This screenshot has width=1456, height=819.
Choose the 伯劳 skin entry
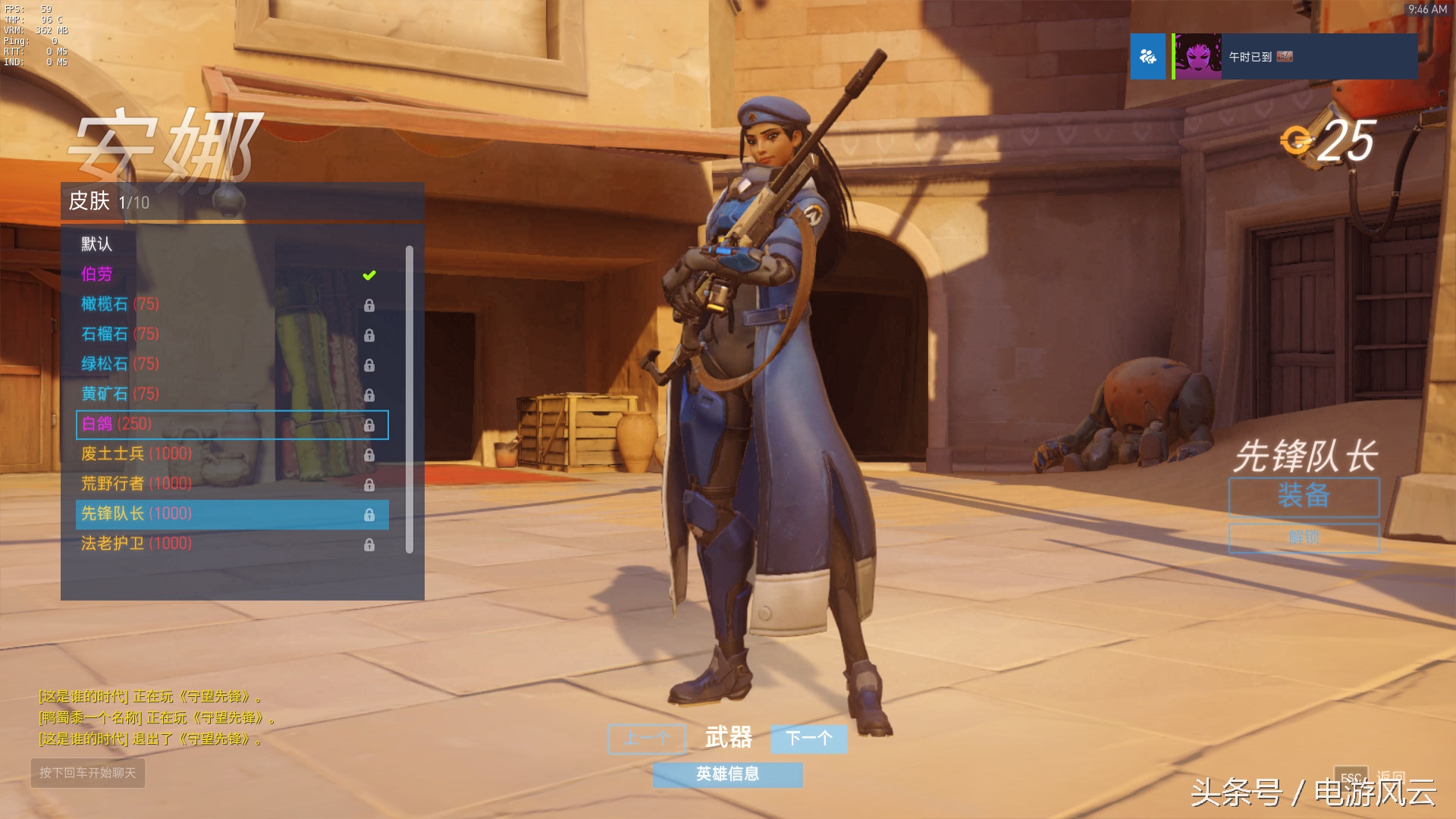(x=97, y=275)
